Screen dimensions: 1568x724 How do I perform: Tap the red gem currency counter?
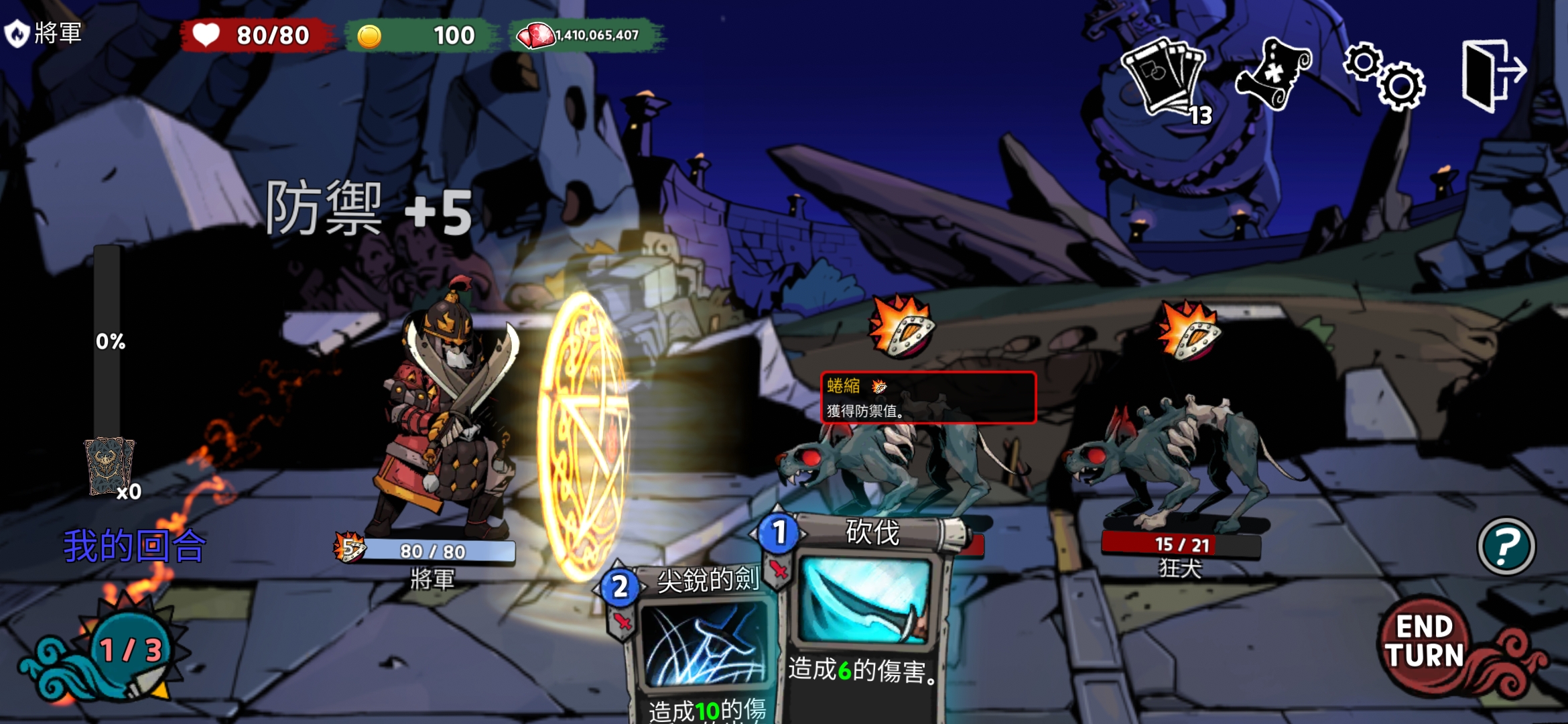coord(587,36)
